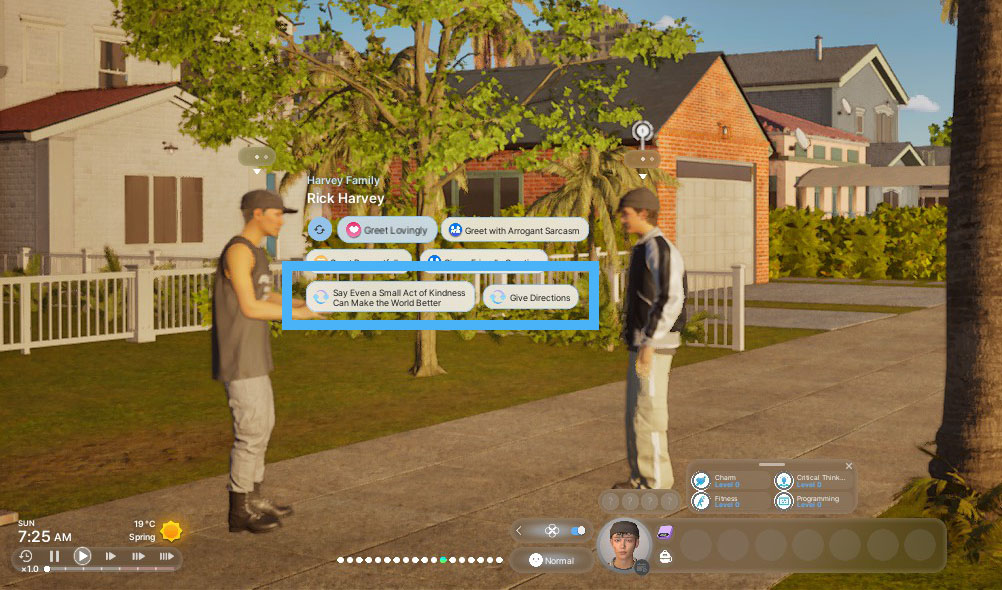Pause the game time
The height and width of the screenshot is (590, 1002).
[x=55, y=556]
